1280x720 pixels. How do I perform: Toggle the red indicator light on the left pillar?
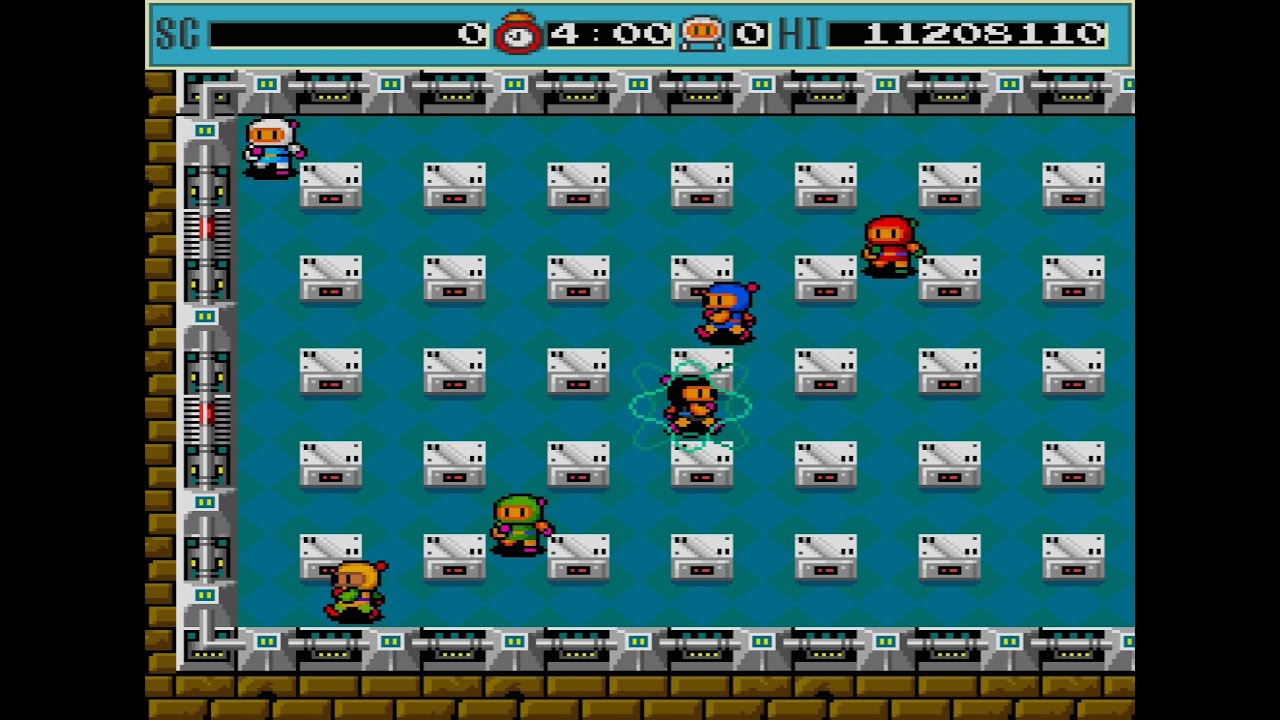(x=205, y=230)
